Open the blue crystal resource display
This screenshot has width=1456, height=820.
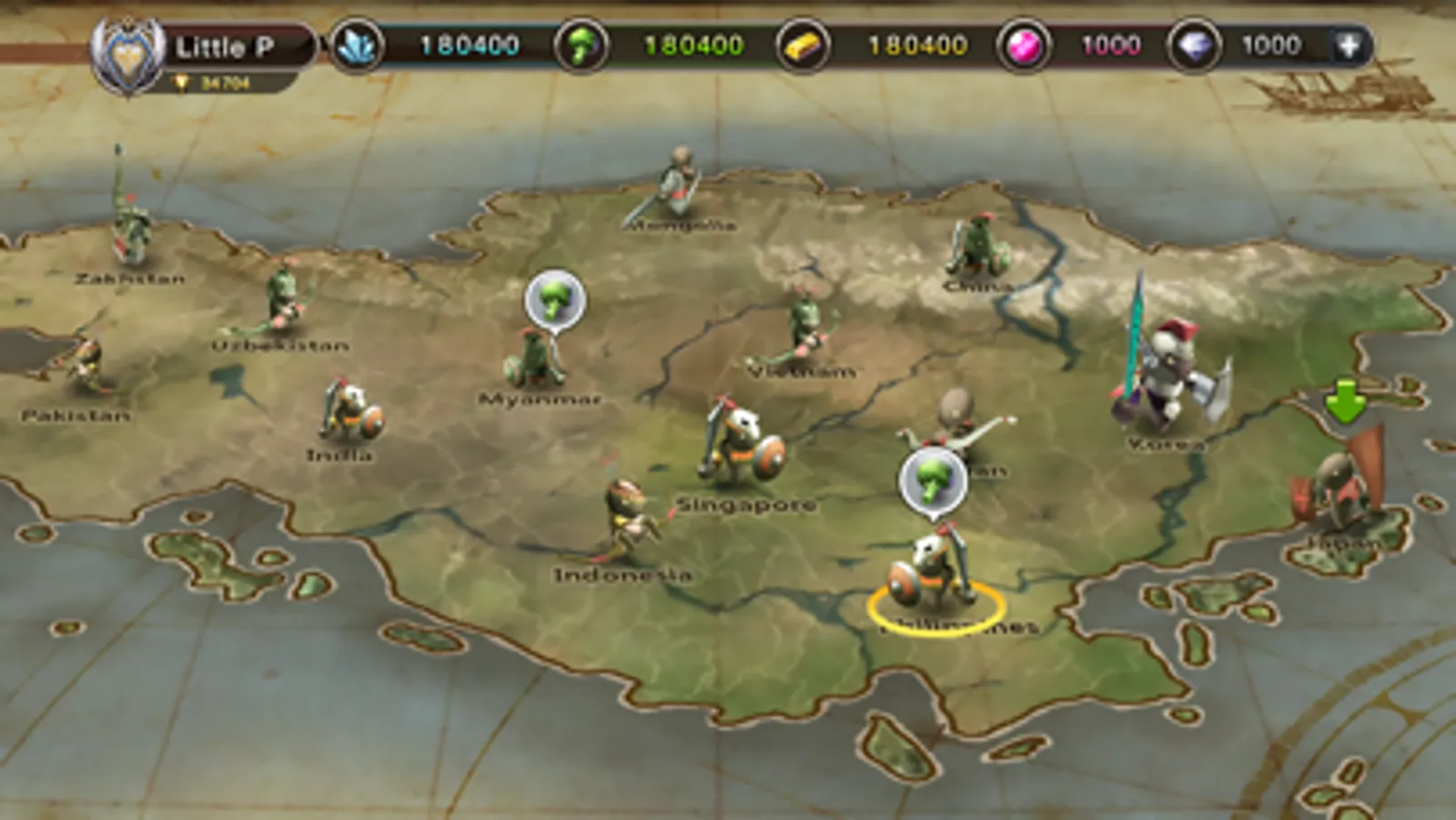pos(361,46)
